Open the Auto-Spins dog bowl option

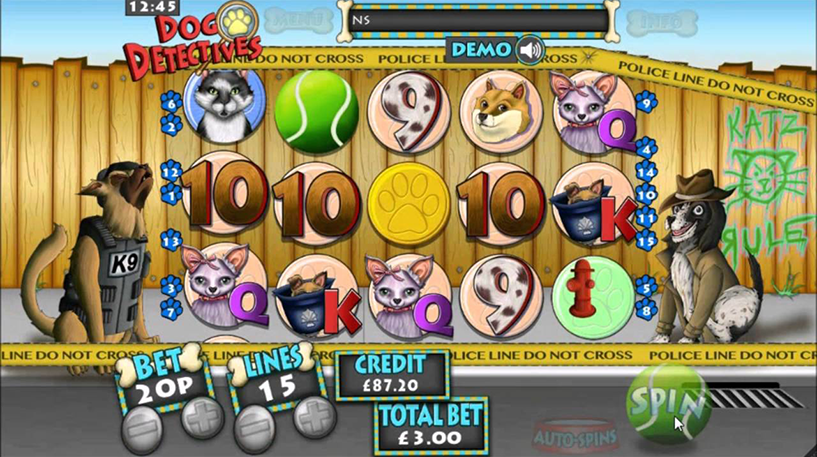click(573, 434)
